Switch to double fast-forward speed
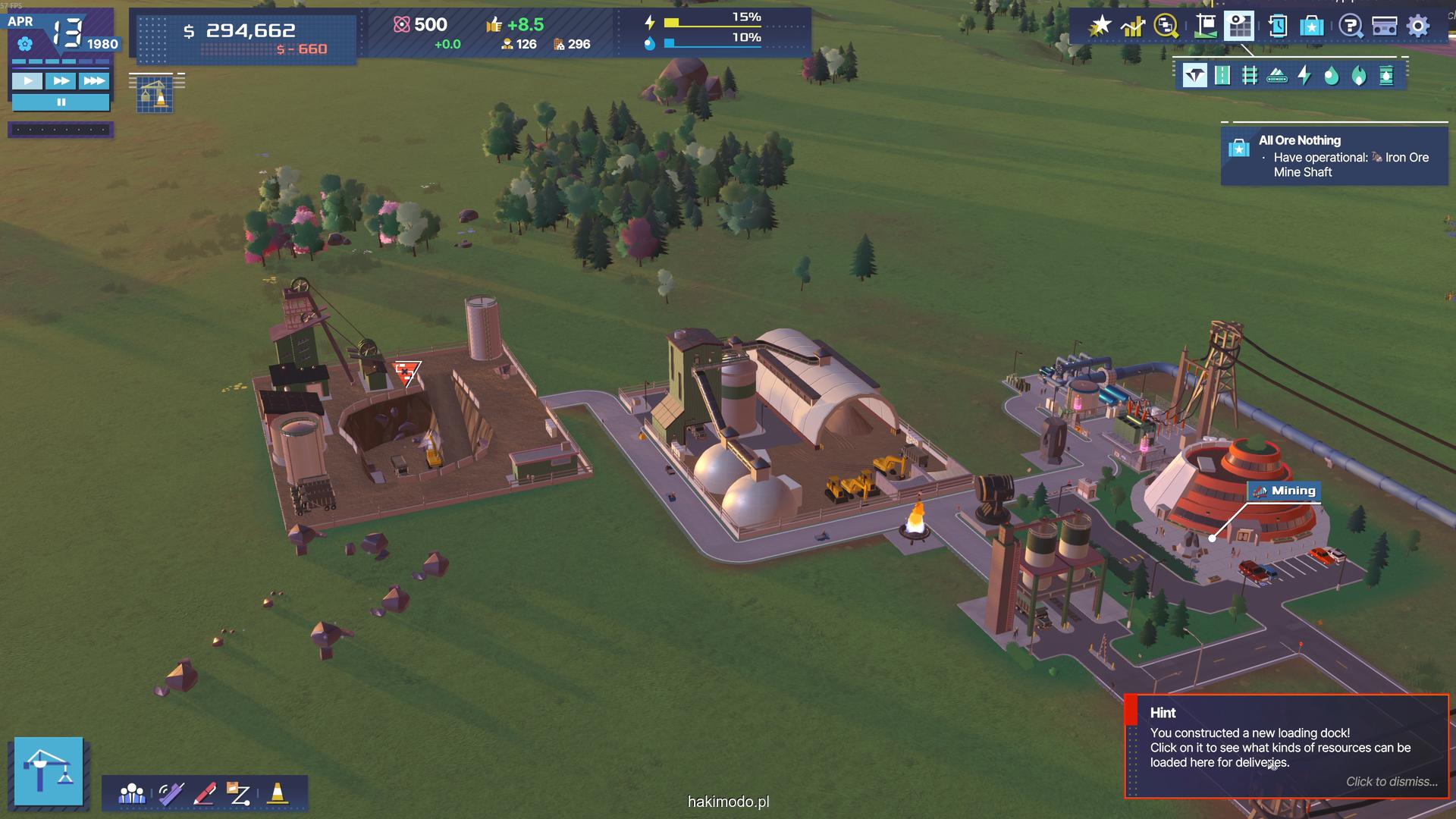 point(61,81)
